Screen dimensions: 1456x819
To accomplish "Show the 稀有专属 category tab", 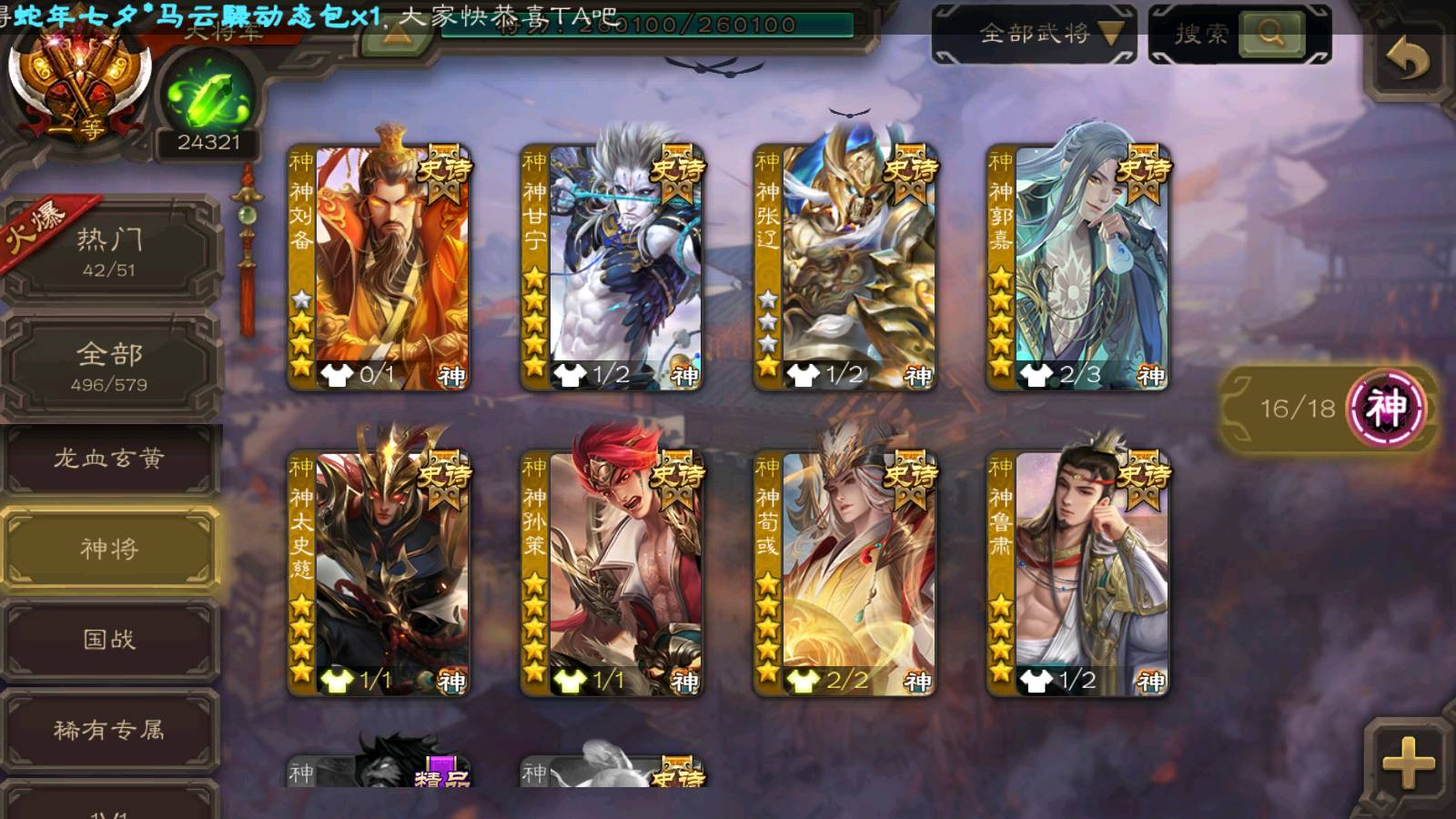I will 109,730.
